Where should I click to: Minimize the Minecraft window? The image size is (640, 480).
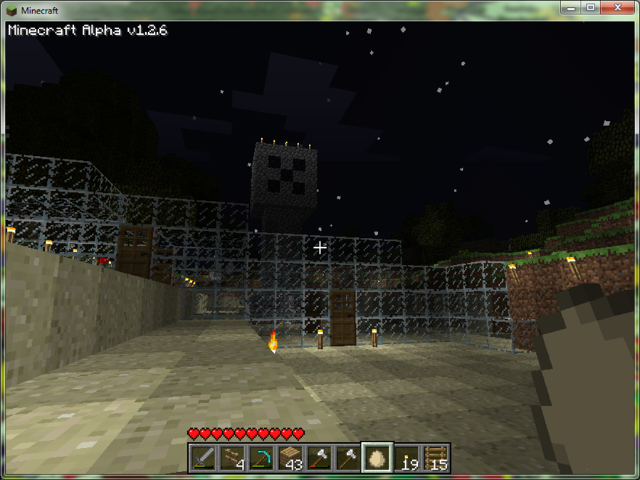[568, 8]
